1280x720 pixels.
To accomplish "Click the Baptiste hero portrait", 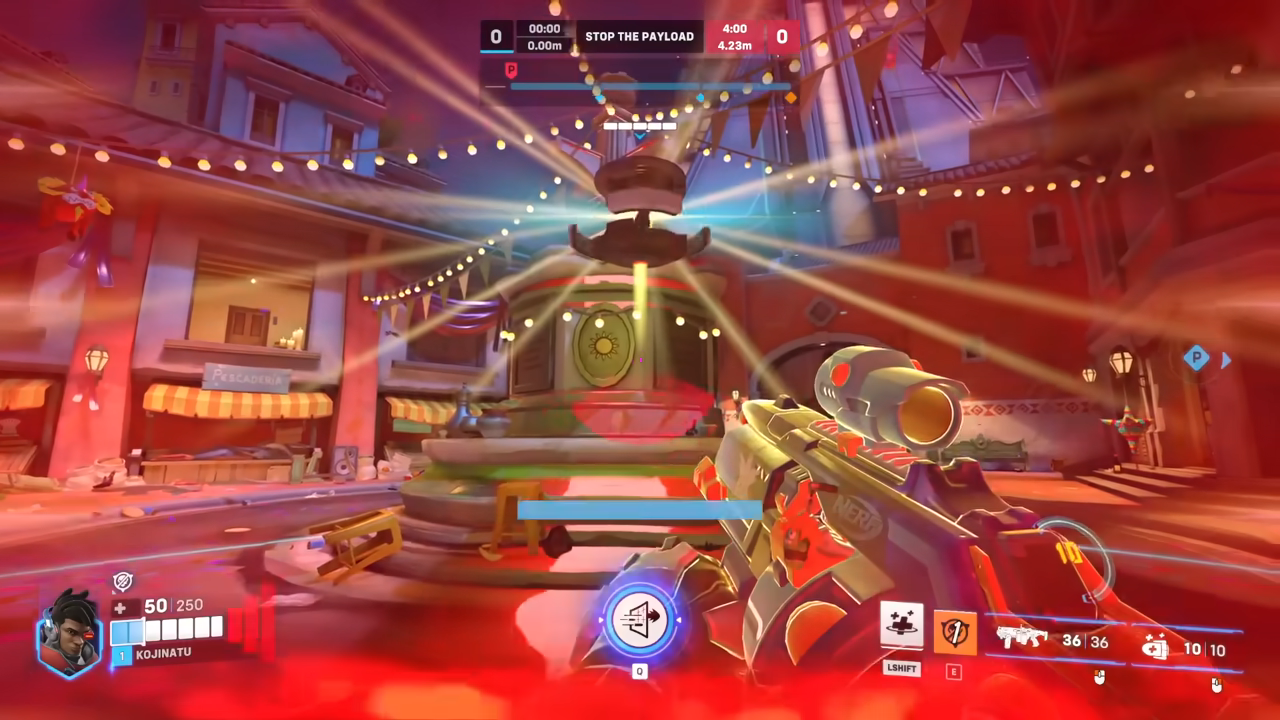I will pyautogui.click(x=69, y=634).
